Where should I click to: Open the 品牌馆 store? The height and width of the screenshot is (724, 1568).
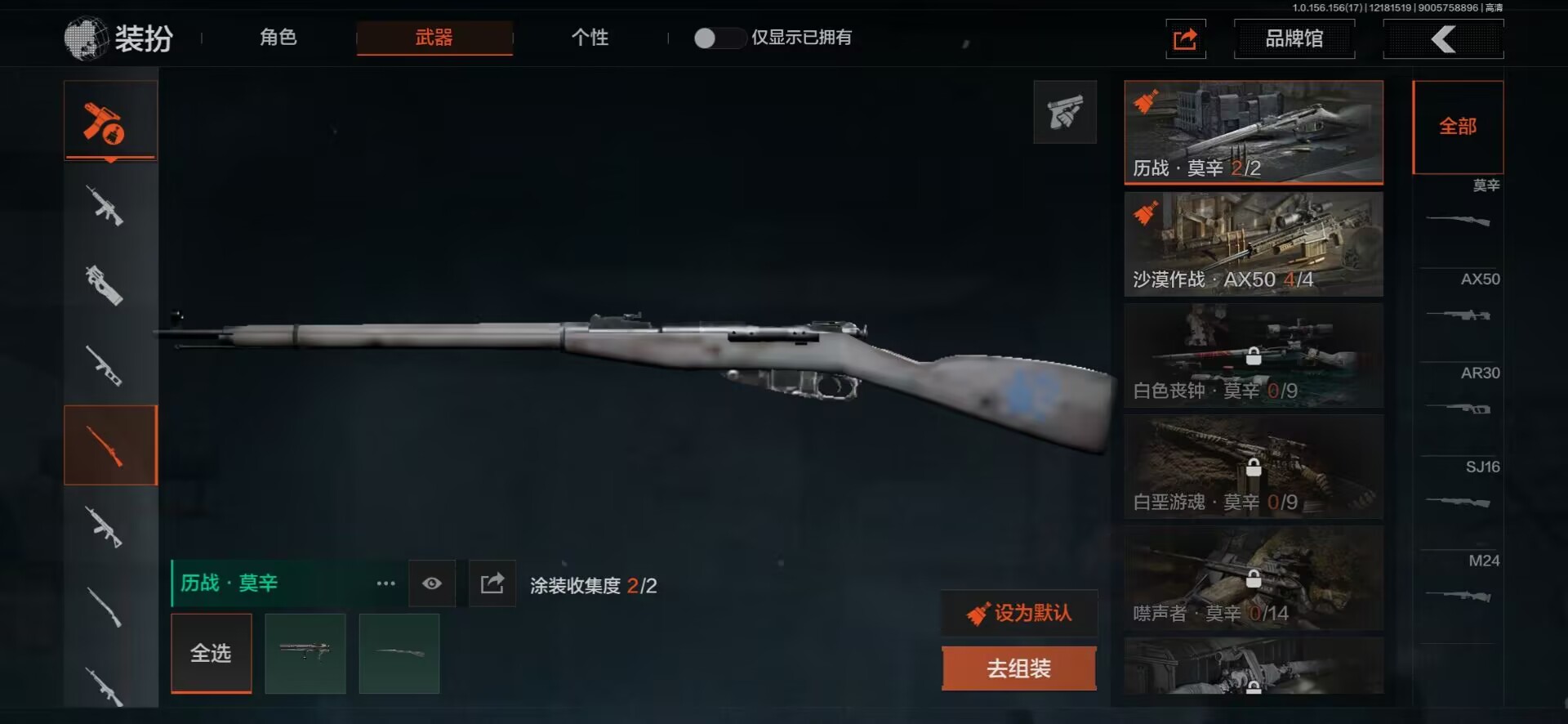[x=1294, y=38]
